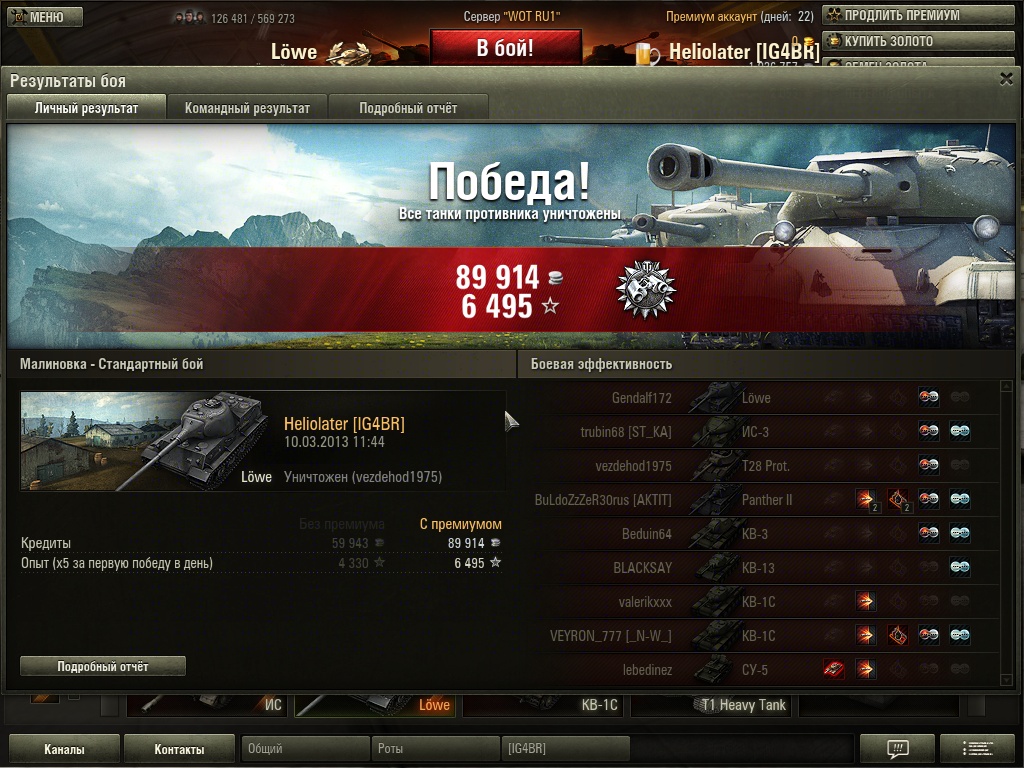Select trubin68 ИС-3 efficiency row
Viewport: 1024px width, 768px height.
point(760,432)
